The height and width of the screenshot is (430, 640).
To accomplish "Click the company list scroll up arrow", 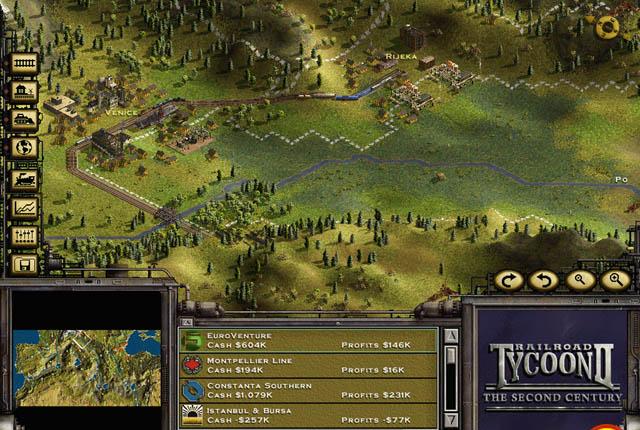I will click(451, 336).
